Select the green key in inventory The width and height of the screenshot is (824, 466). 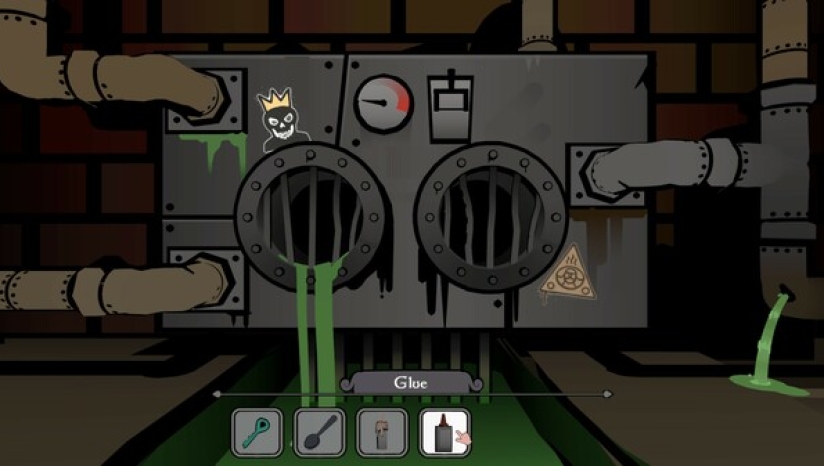(257, 433)
